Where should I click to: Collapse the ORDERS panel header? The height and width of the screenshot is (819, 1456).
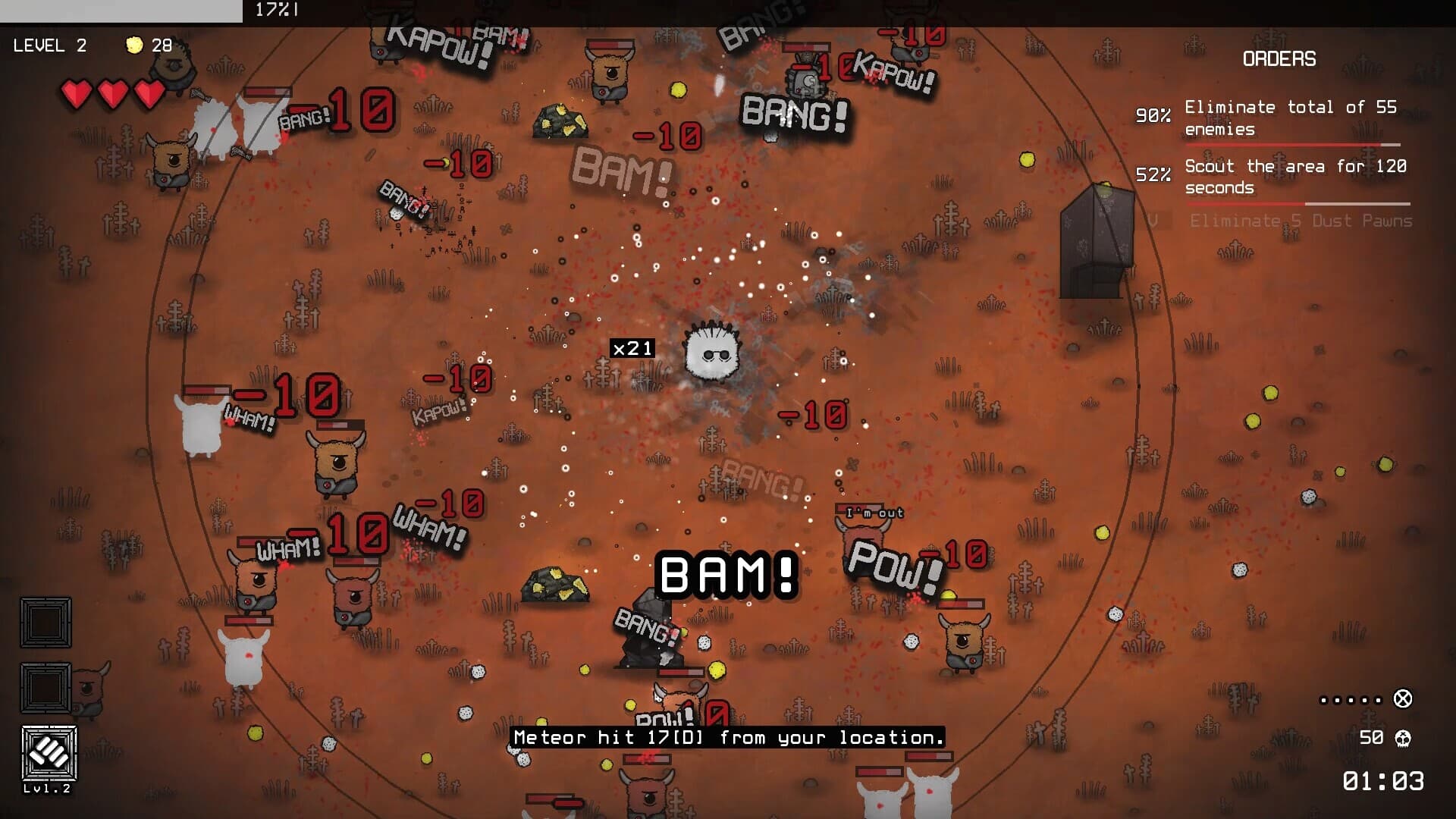1279,59
